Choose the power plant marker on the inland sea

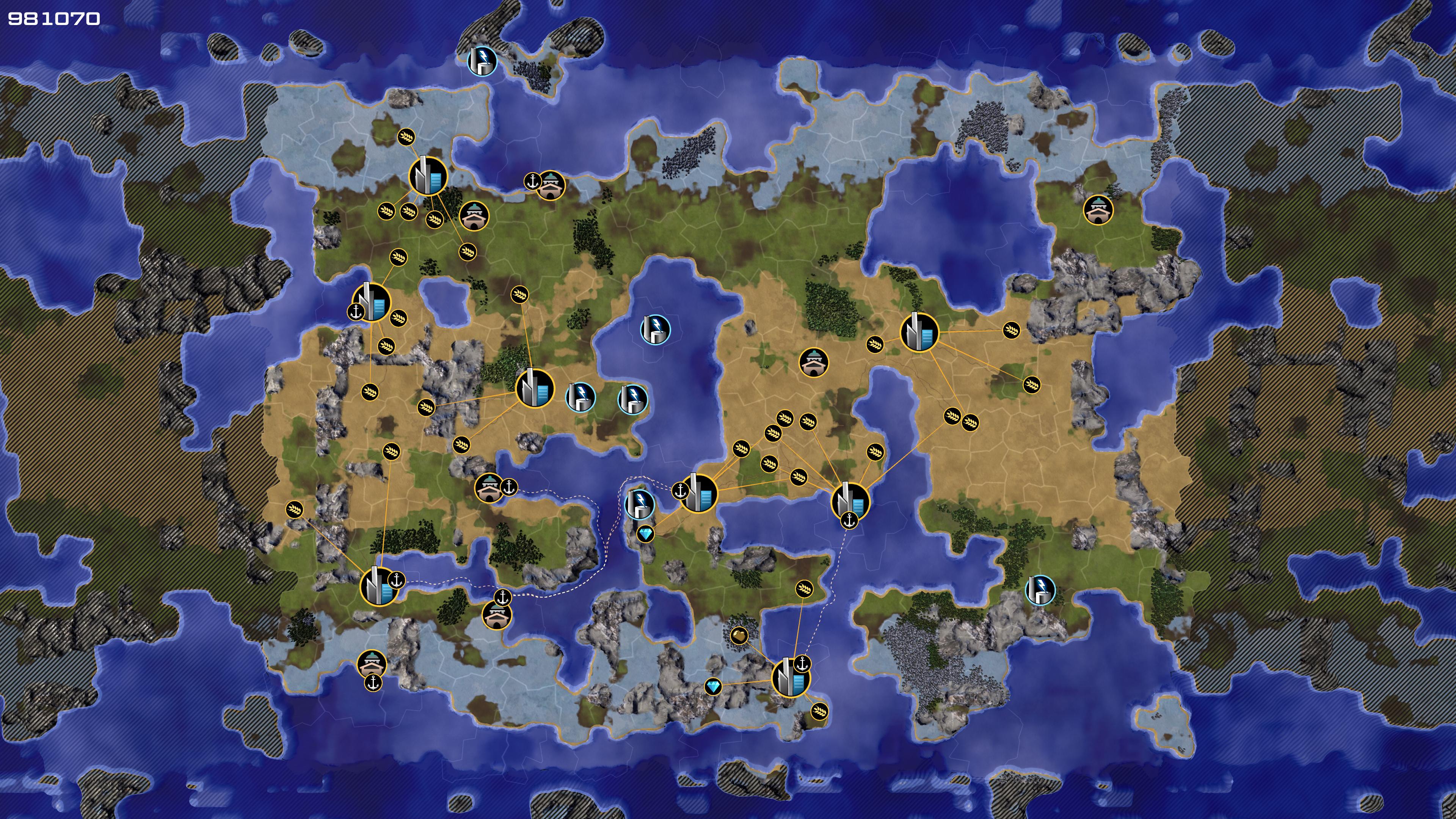[x=655, y=329]
